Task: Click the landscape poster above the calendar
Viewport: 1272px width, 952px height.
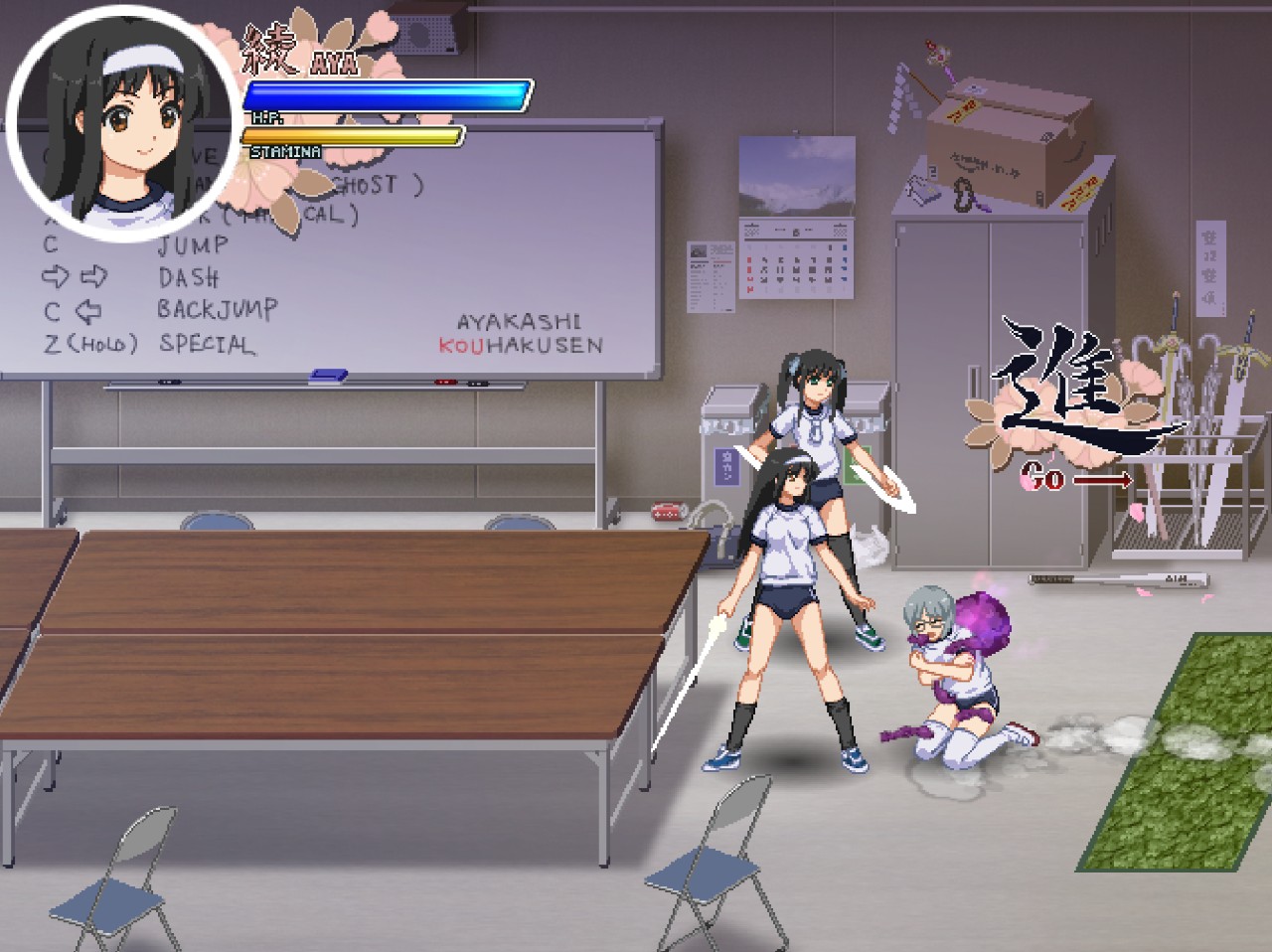Action: tap(799, 174)
